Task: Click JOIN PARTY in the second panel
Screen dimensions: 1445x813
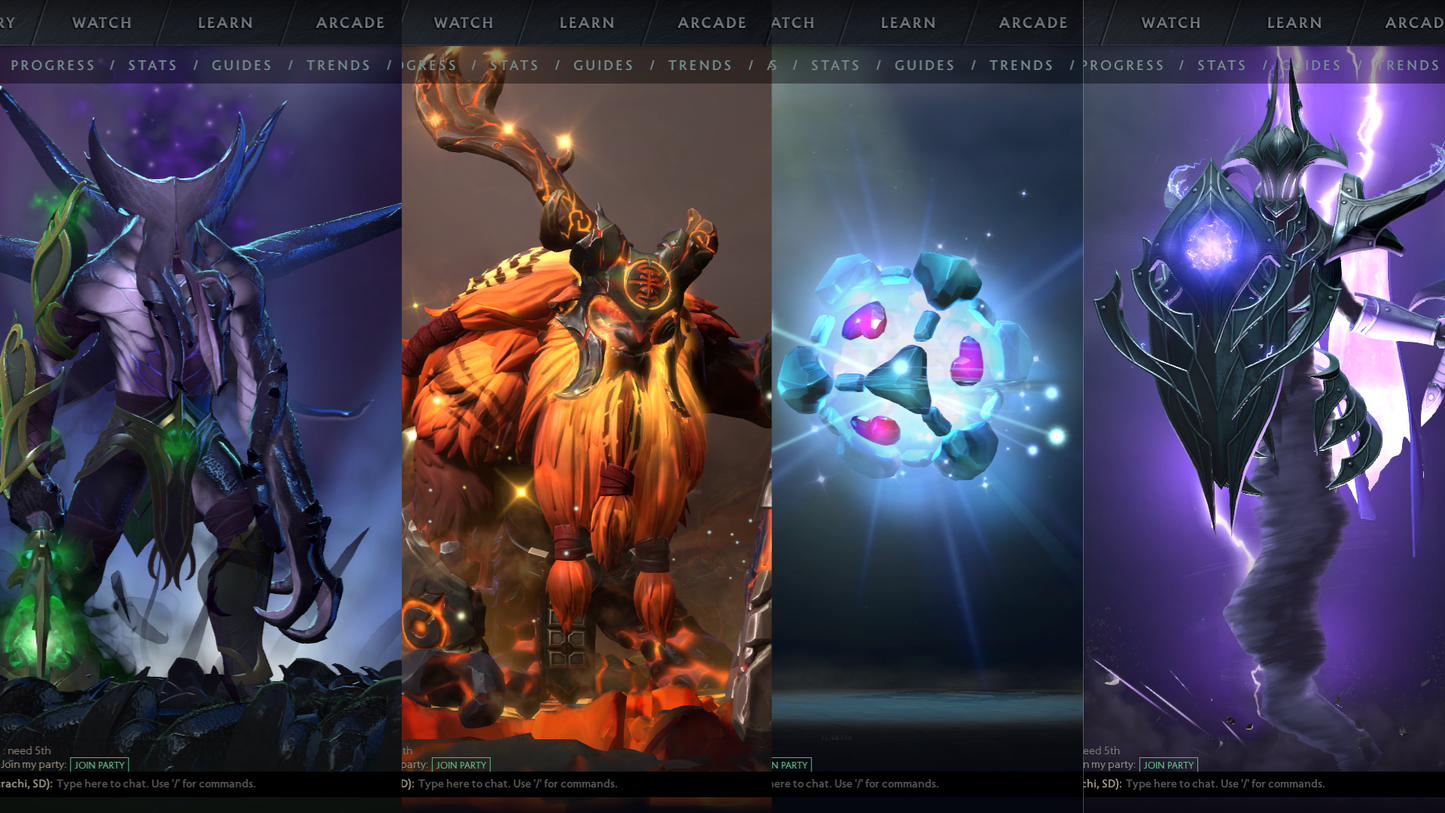Action: [x=461, y=765]
